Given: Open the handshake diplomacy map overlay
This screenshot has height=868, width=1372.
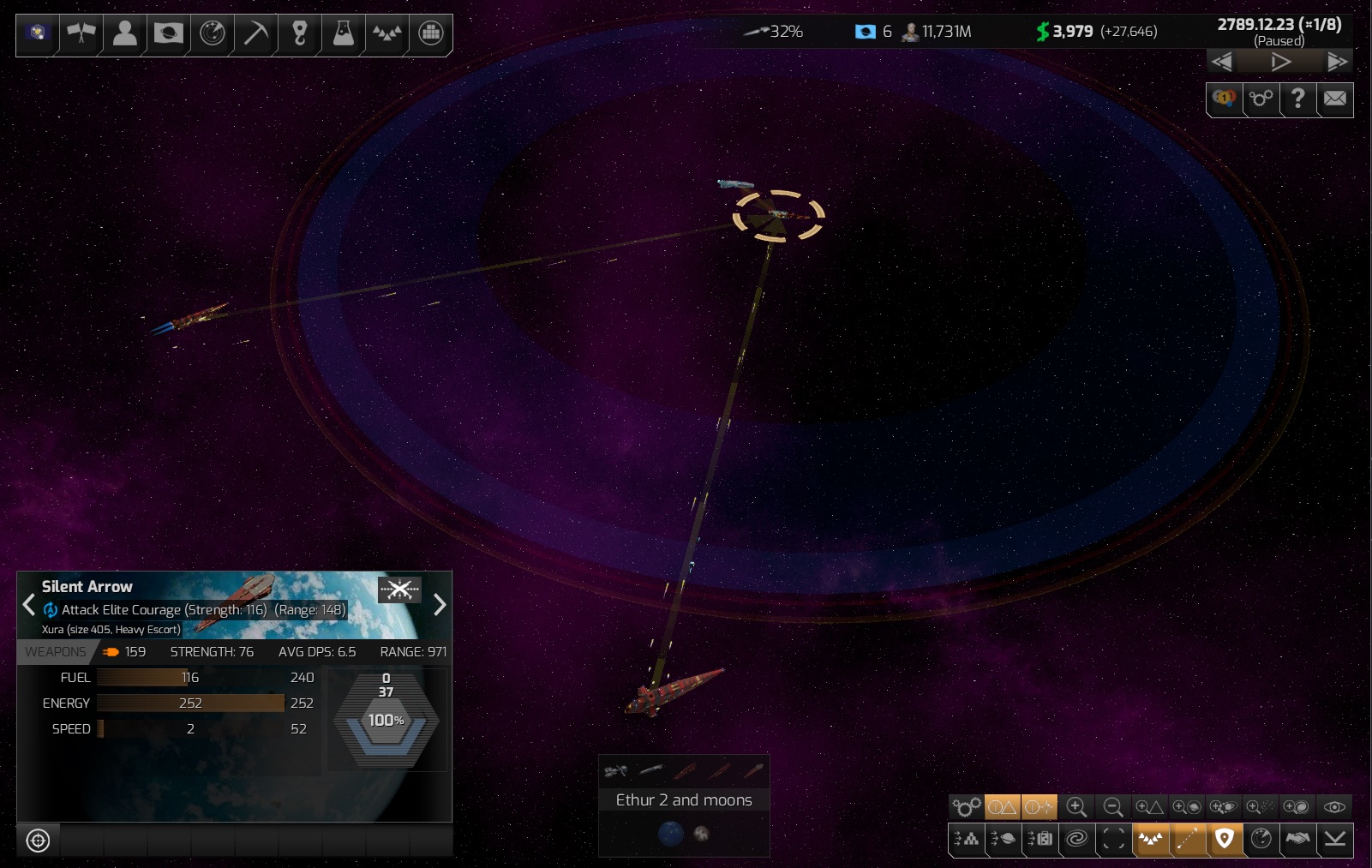Looking at the screenshot, I should coord(1297,839).
